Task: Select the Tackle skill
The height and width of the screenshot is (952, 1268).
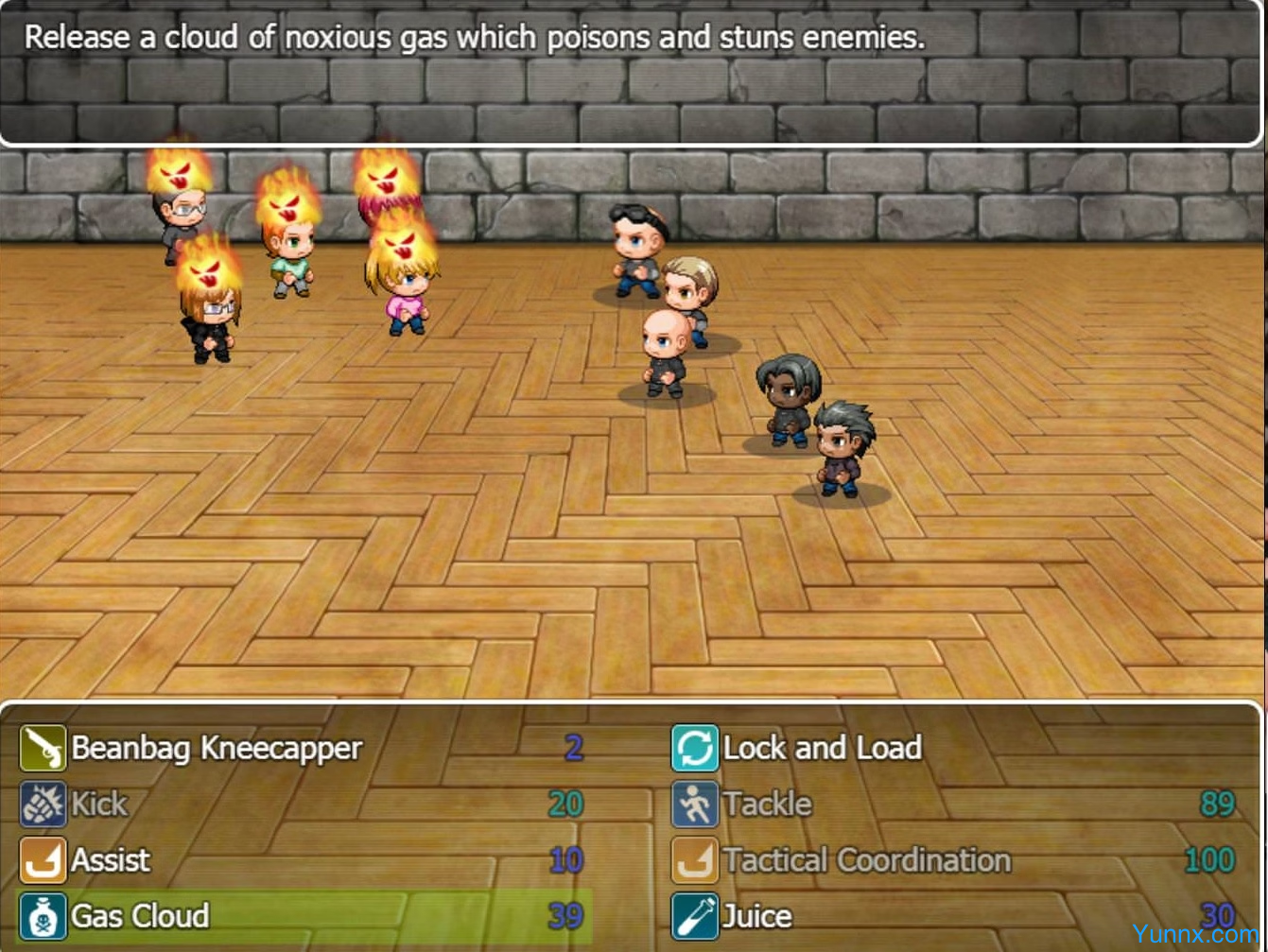Action: coord(767,805)
